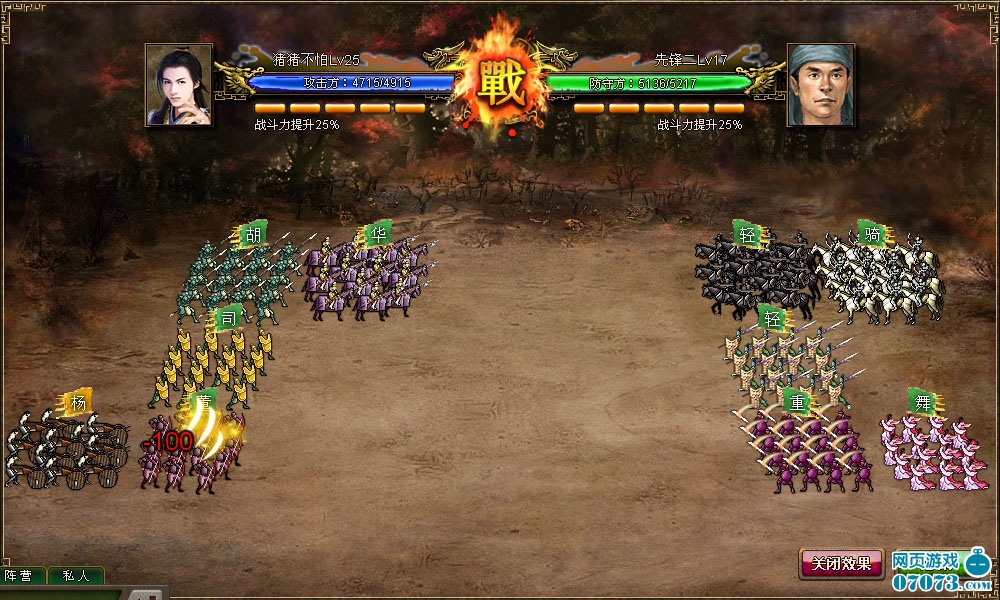
Task: Switch to the 阵营 faction chat tab
Action: (x=22, y=576)
